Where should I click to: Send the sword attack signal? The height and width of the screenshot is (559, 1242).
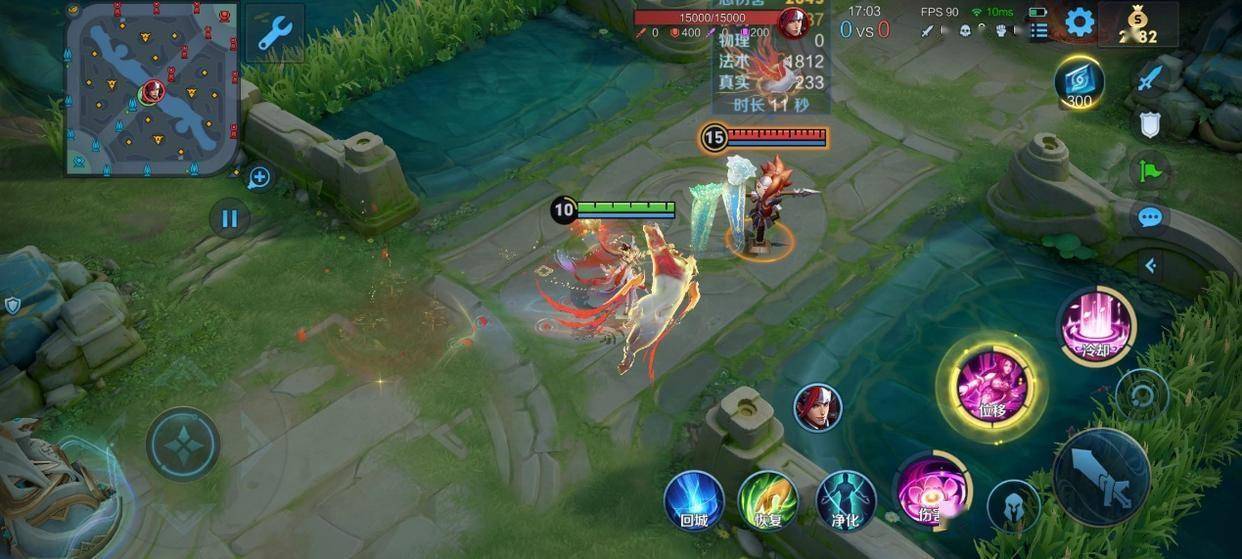coord(1150,78)
